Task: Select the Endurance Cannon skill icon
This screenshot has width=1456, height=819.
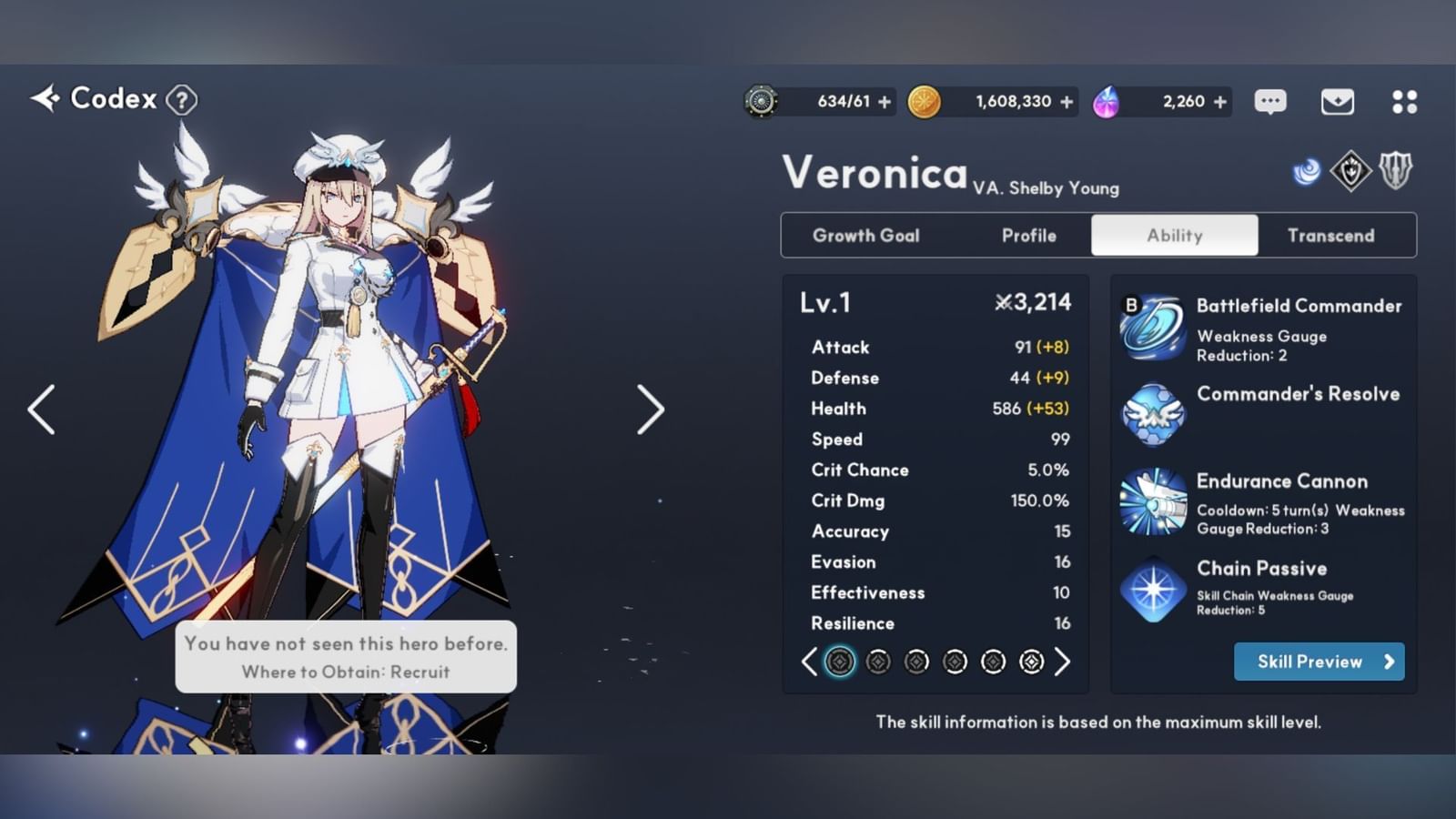Action: point(1152,502)
